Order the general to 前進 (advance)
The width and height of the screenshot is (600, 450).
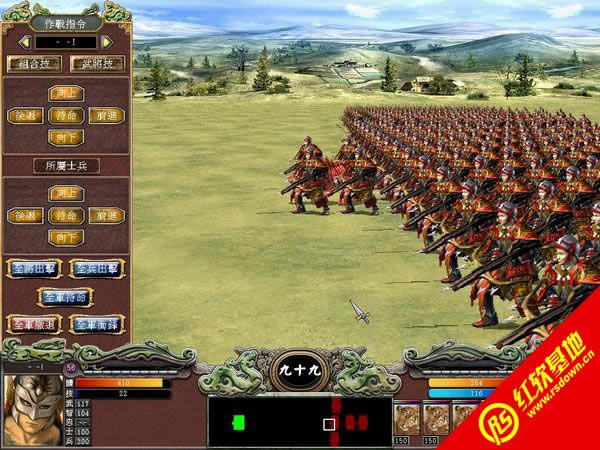[105, 116]
